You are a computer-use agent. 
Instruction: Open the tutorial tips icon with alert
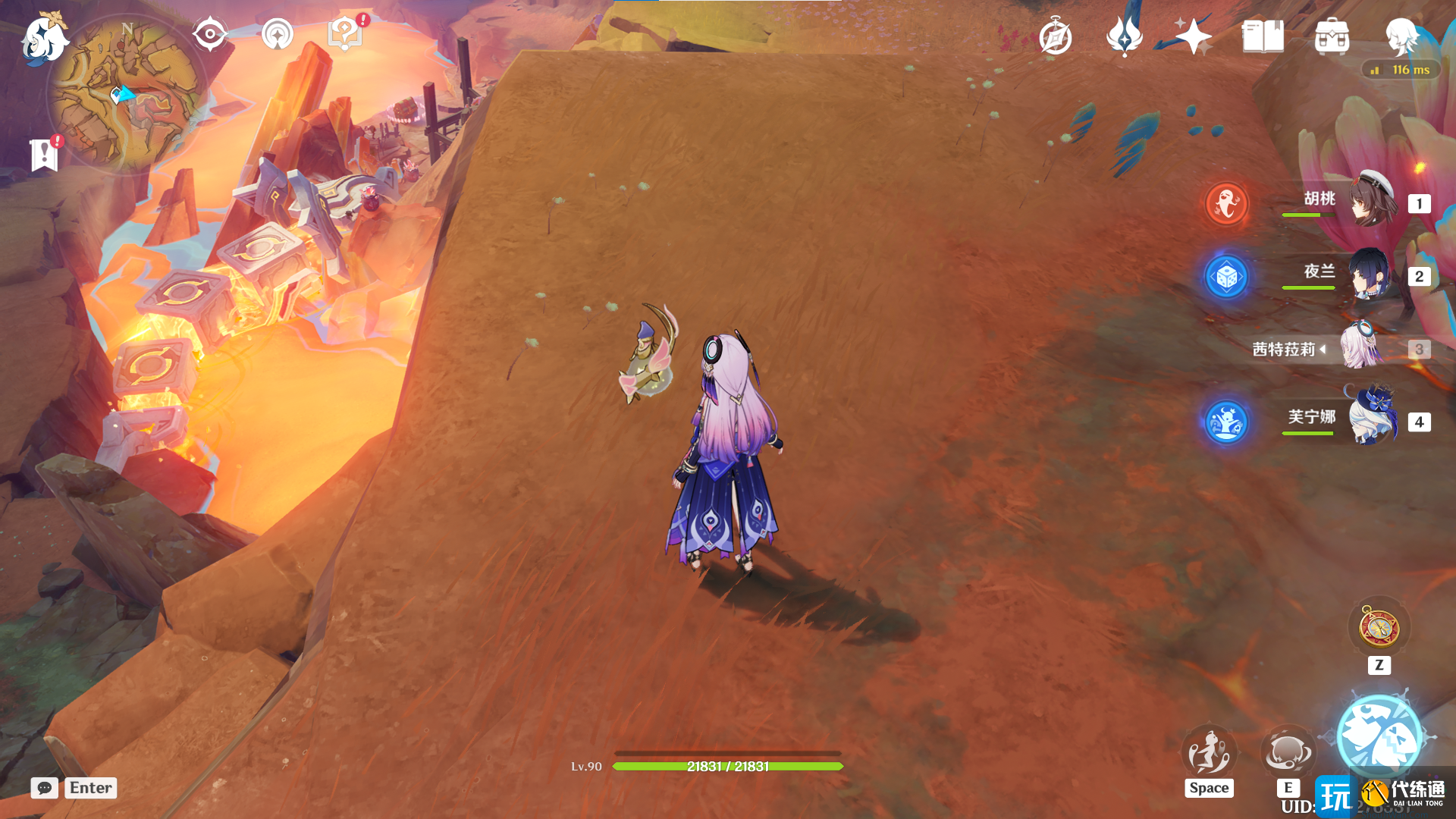click(x=345, y=34)
